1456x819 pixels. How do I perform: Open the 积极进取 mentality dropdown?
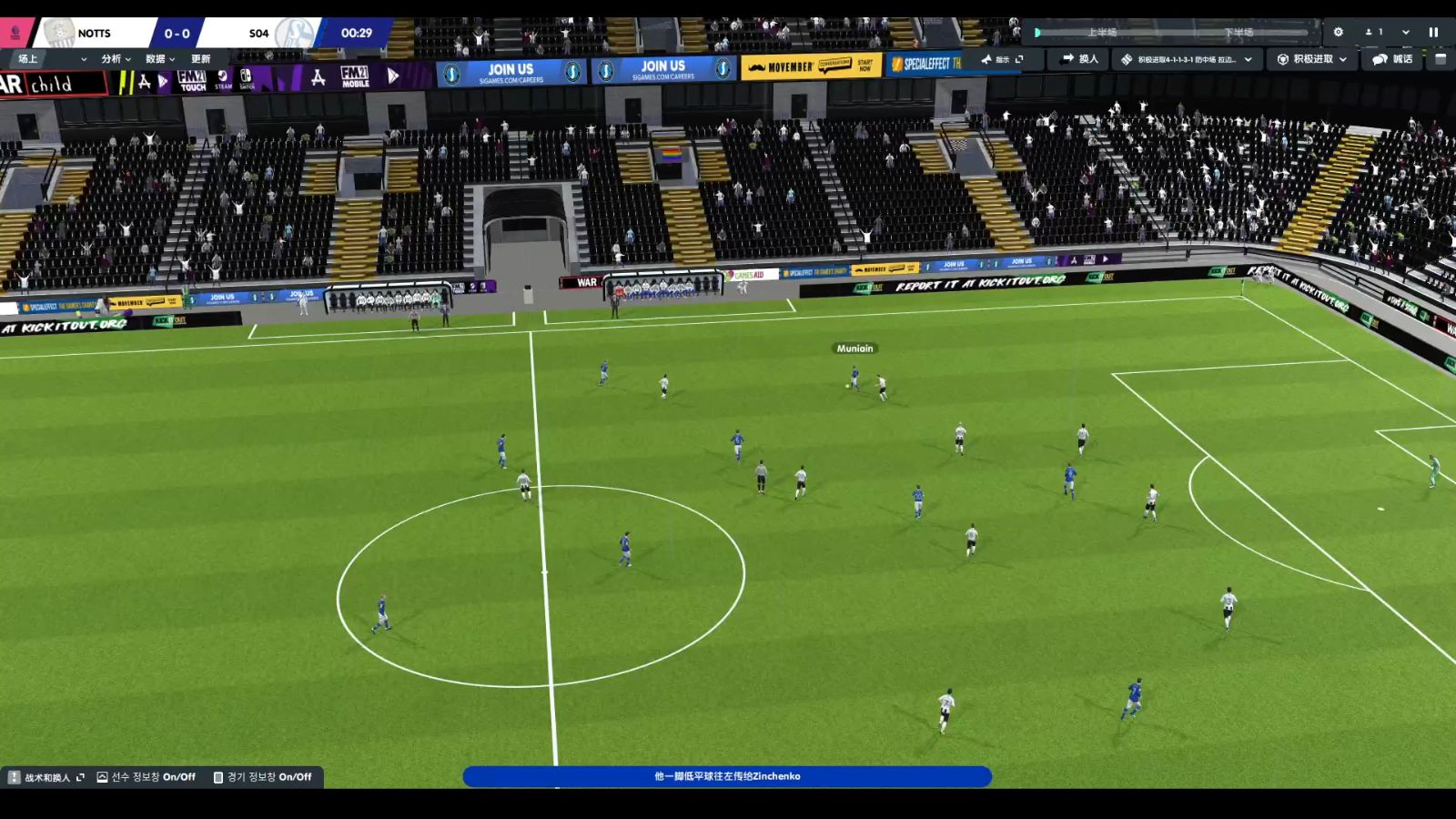(x=1312, y=59)
